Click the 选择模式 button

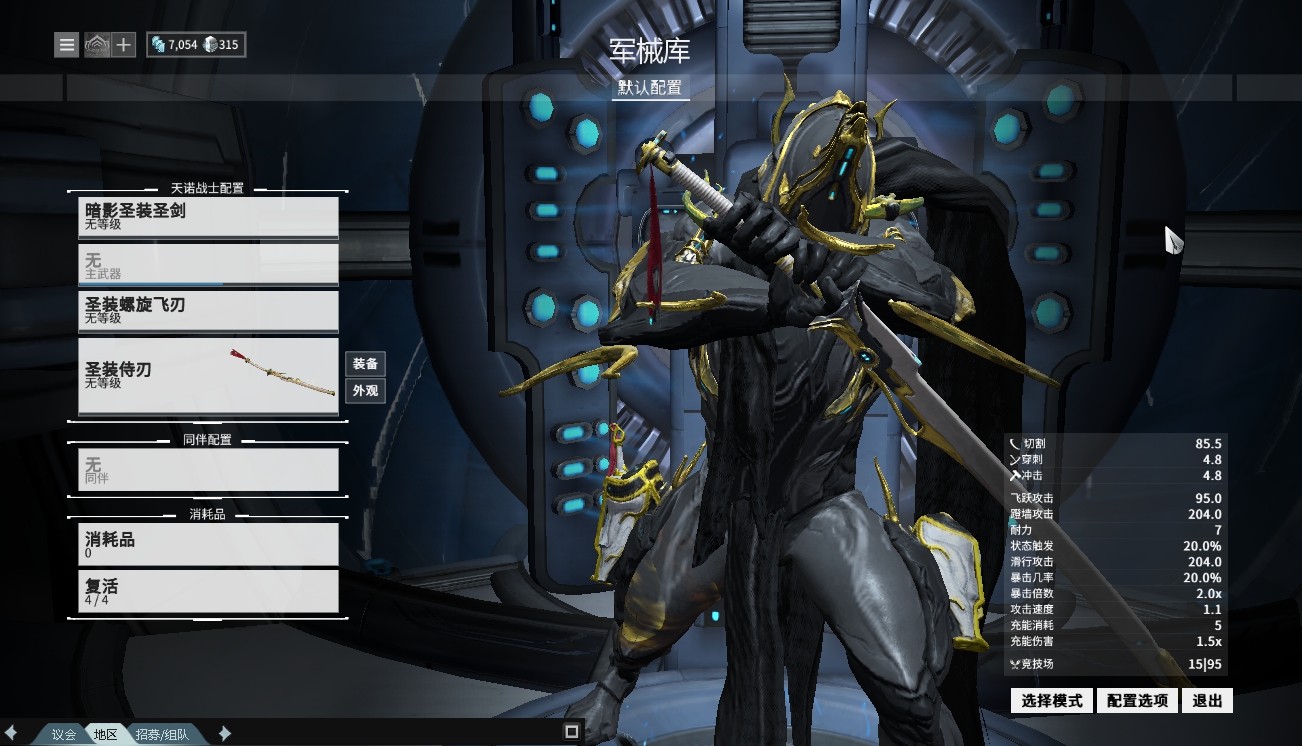click(x=1052, y=701)
